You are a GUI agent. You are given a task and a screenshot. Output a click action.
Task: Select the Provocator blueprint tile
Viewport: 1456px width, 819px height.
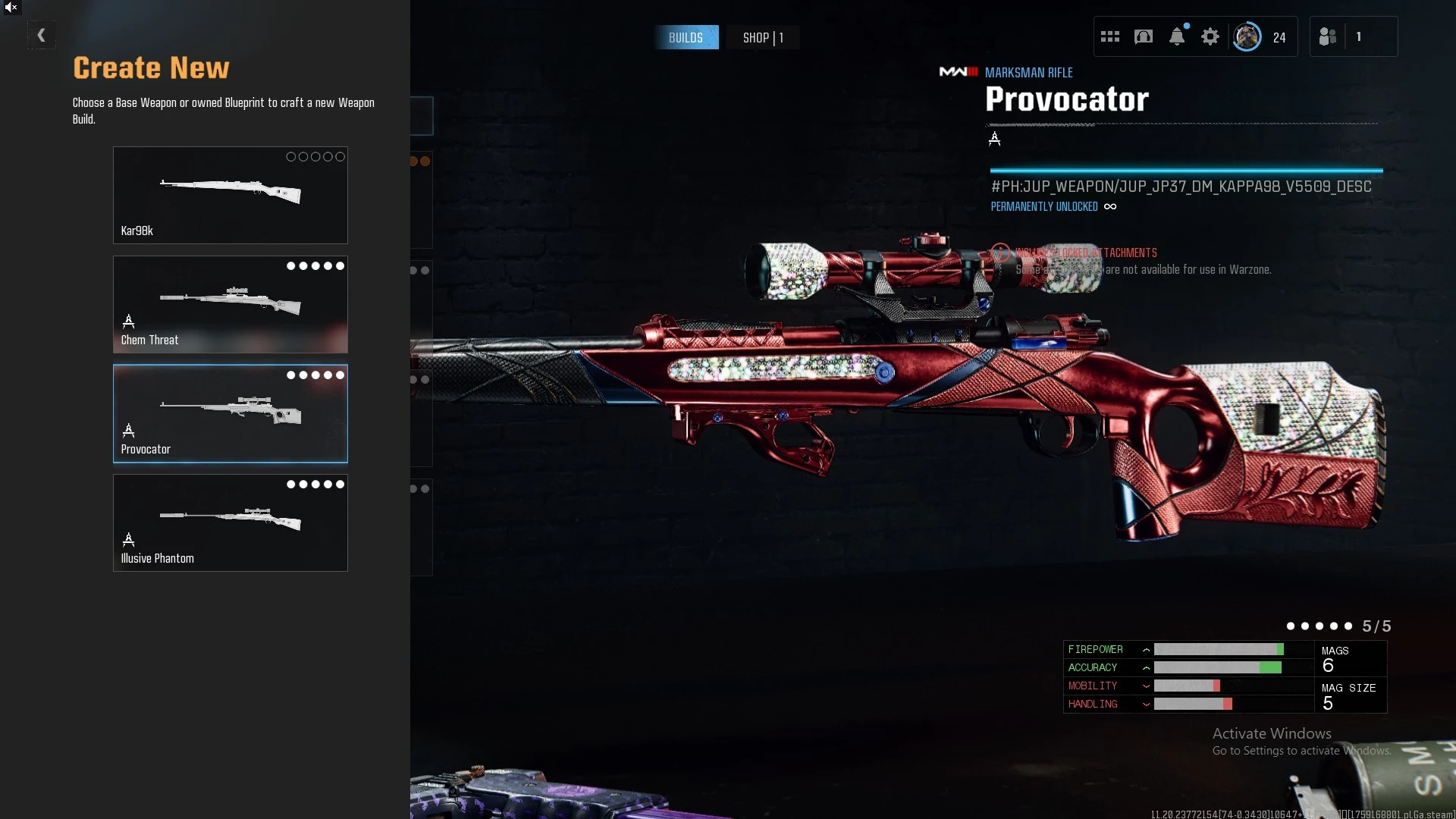point(230,413)
